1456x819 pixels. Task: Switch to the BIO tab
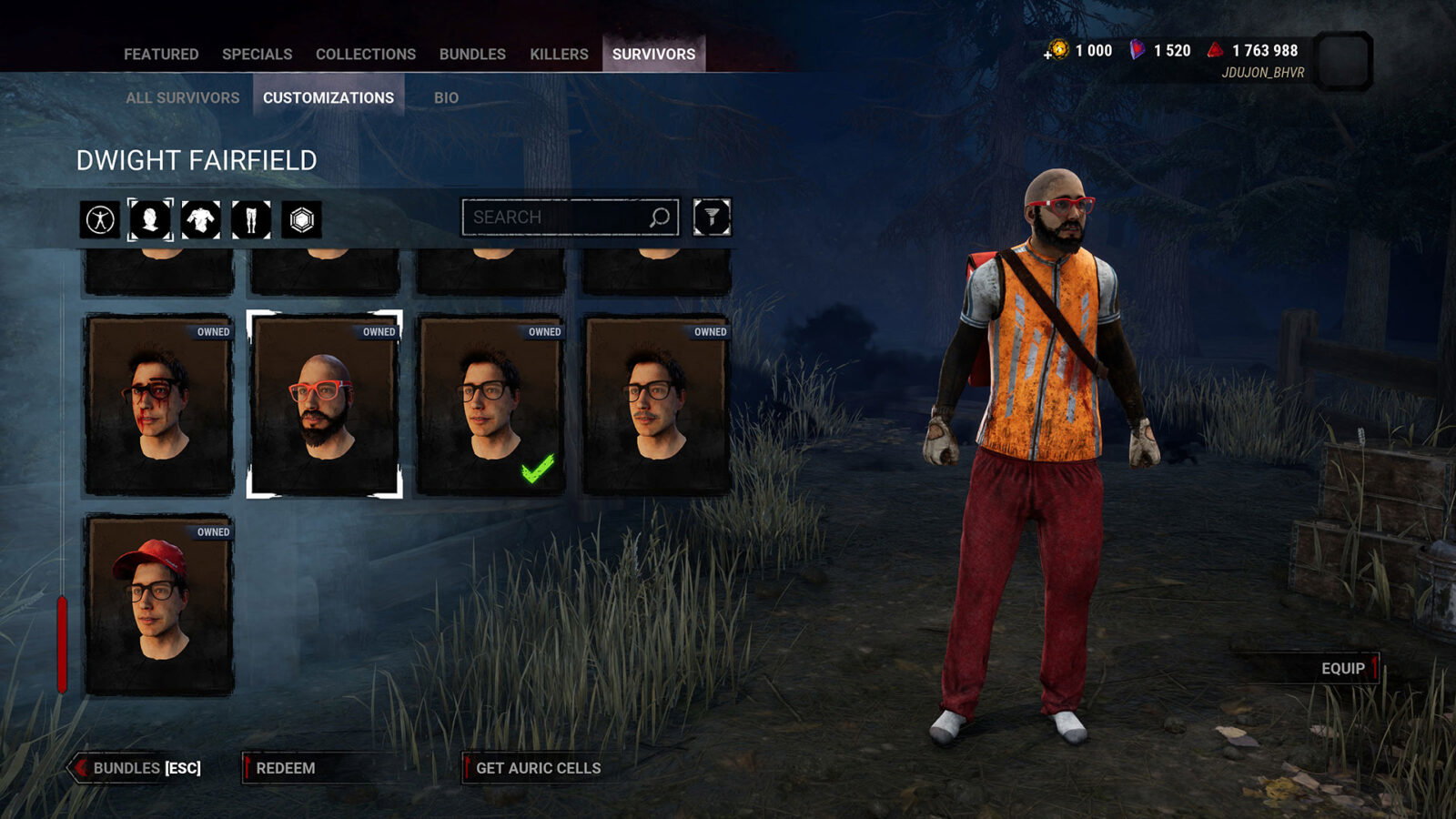[x=445, y=96]
